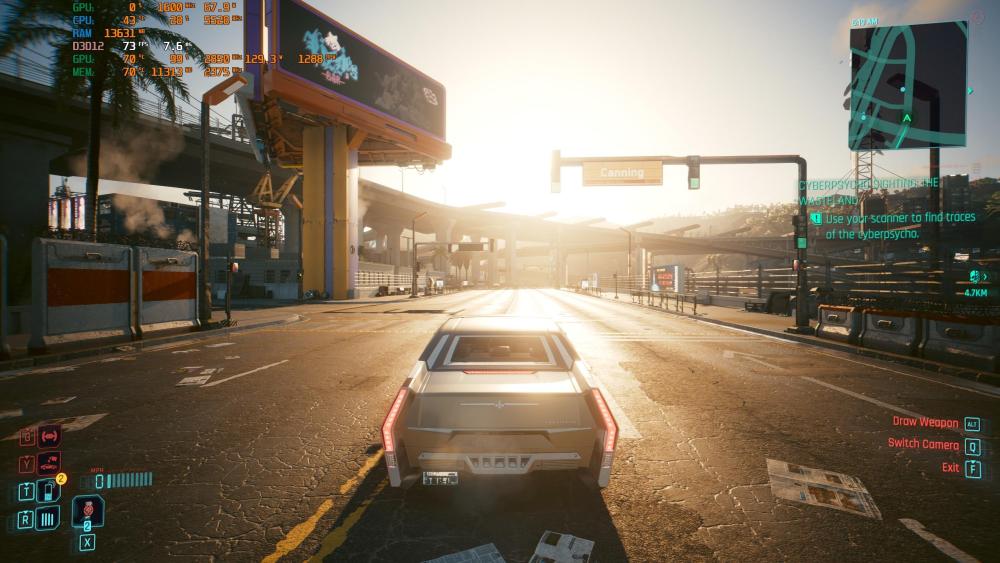The image size is (1000, 563).
Task: Click the scanner objective text
Action: click(x=880, y=226)
